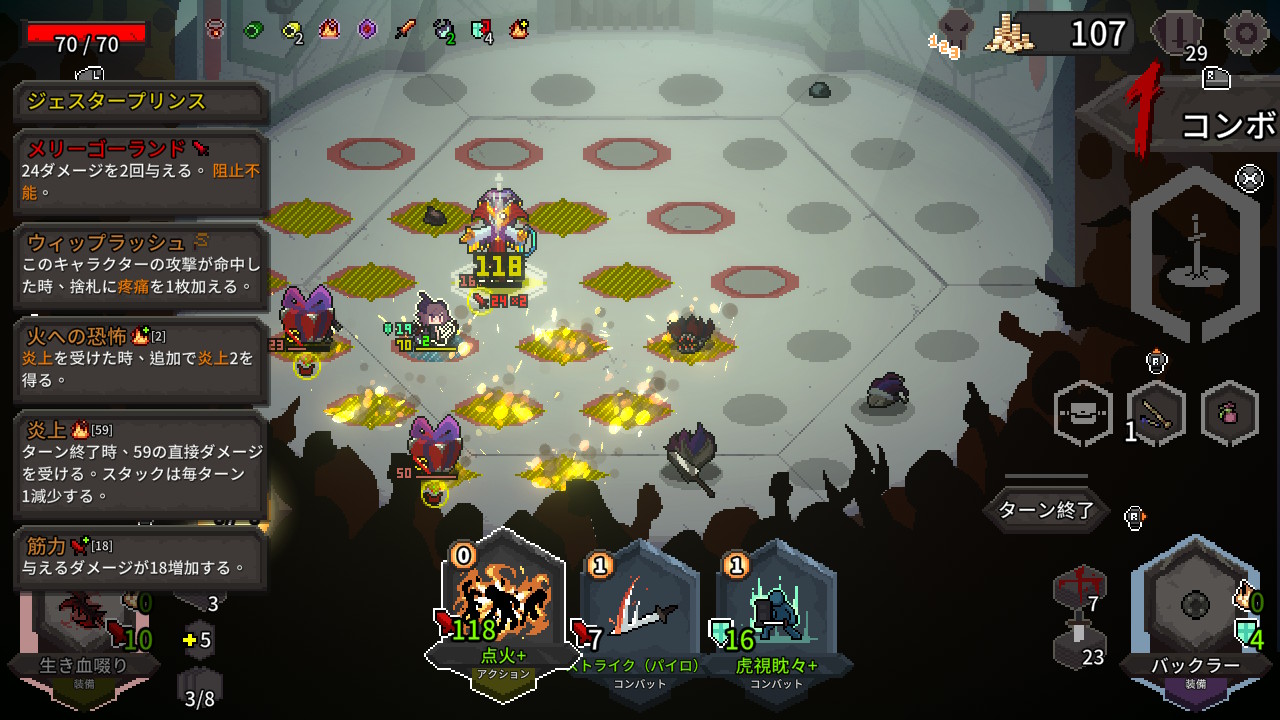Click the gold coin pile counter

click(x=1009, y=34)
